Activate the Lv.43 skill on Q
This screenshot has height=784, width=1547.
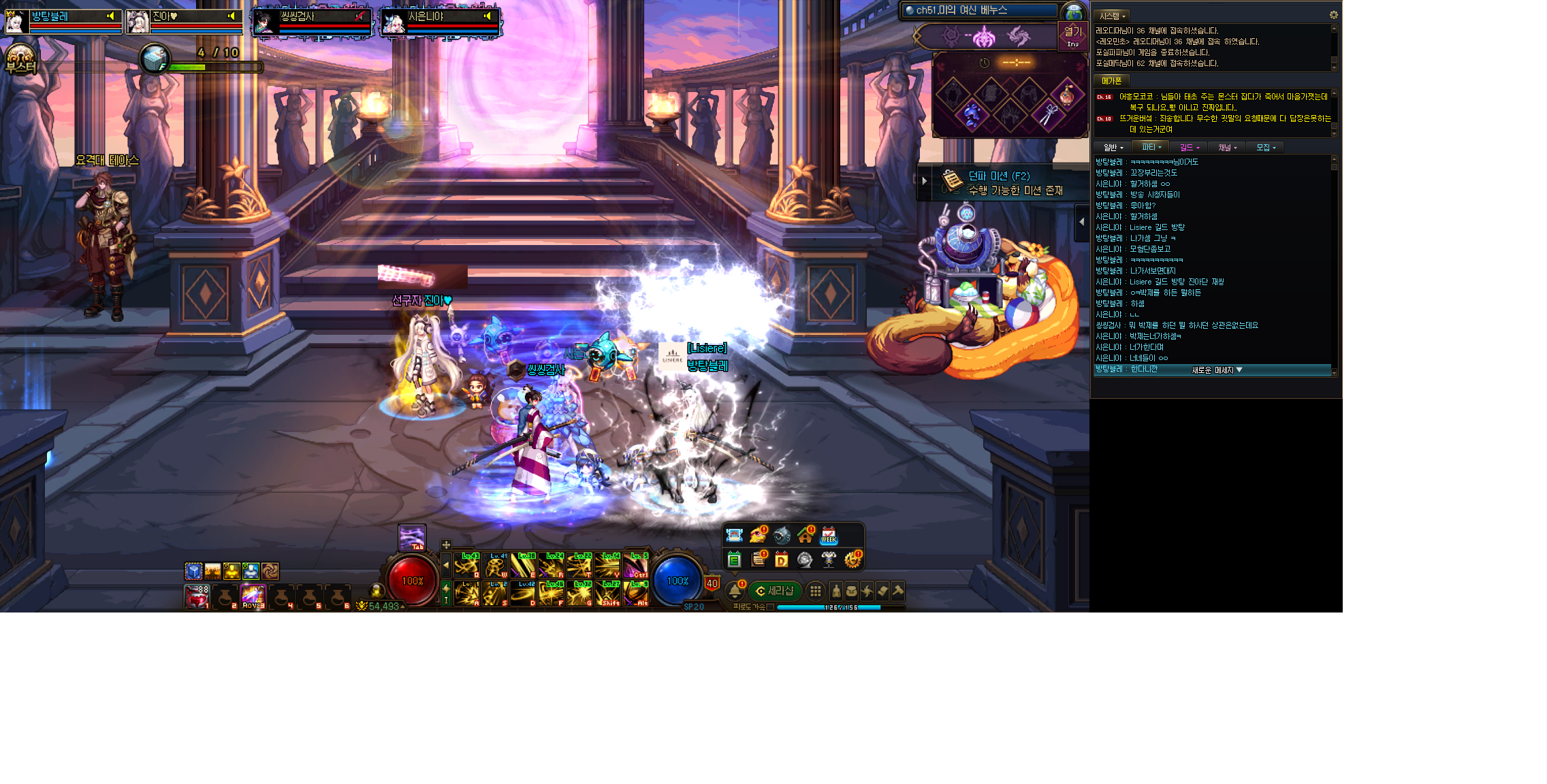tap(467, 566)
